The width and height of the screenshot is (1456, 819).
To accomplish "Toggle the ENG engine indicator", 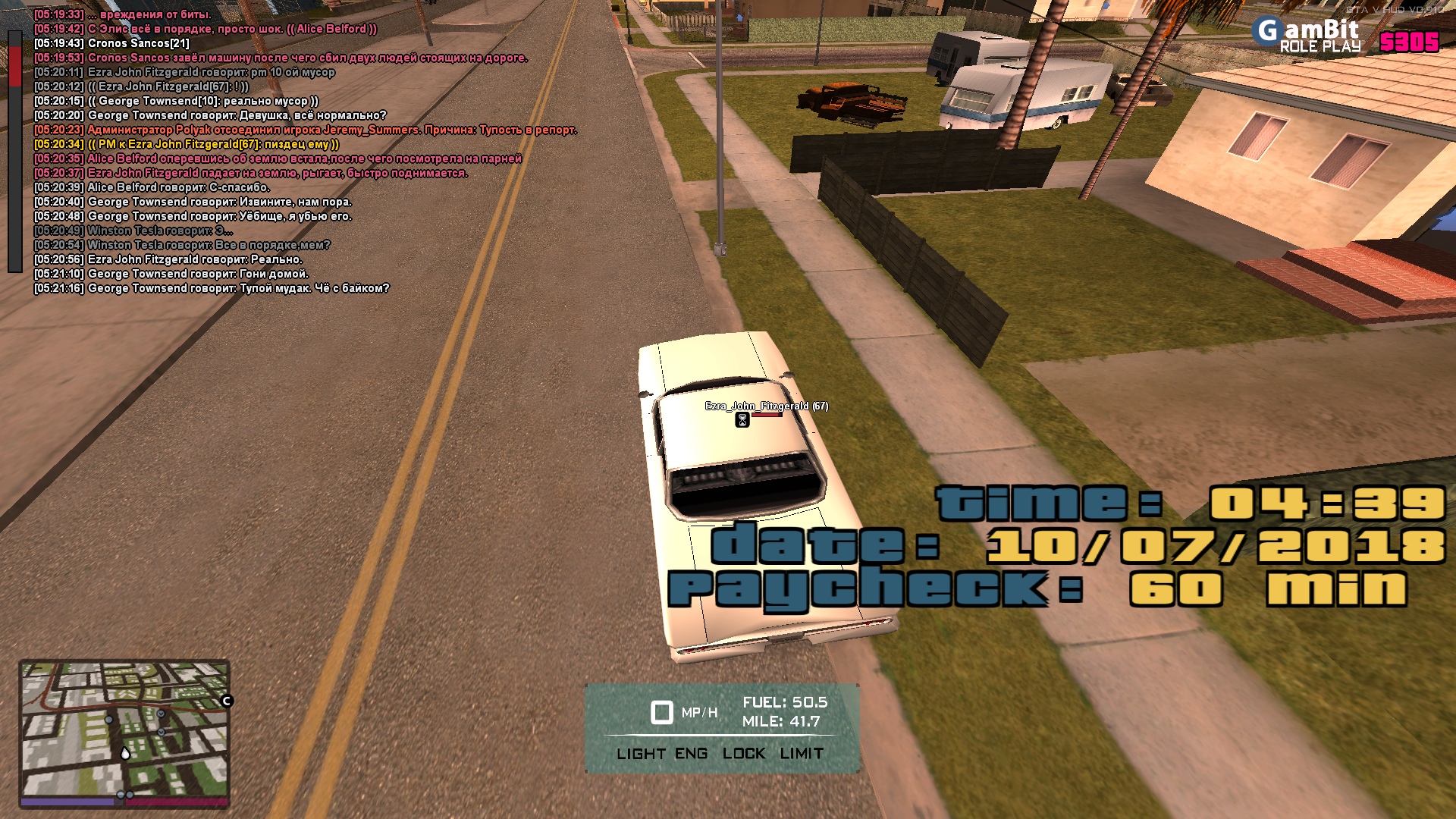I will coord(691,754).
